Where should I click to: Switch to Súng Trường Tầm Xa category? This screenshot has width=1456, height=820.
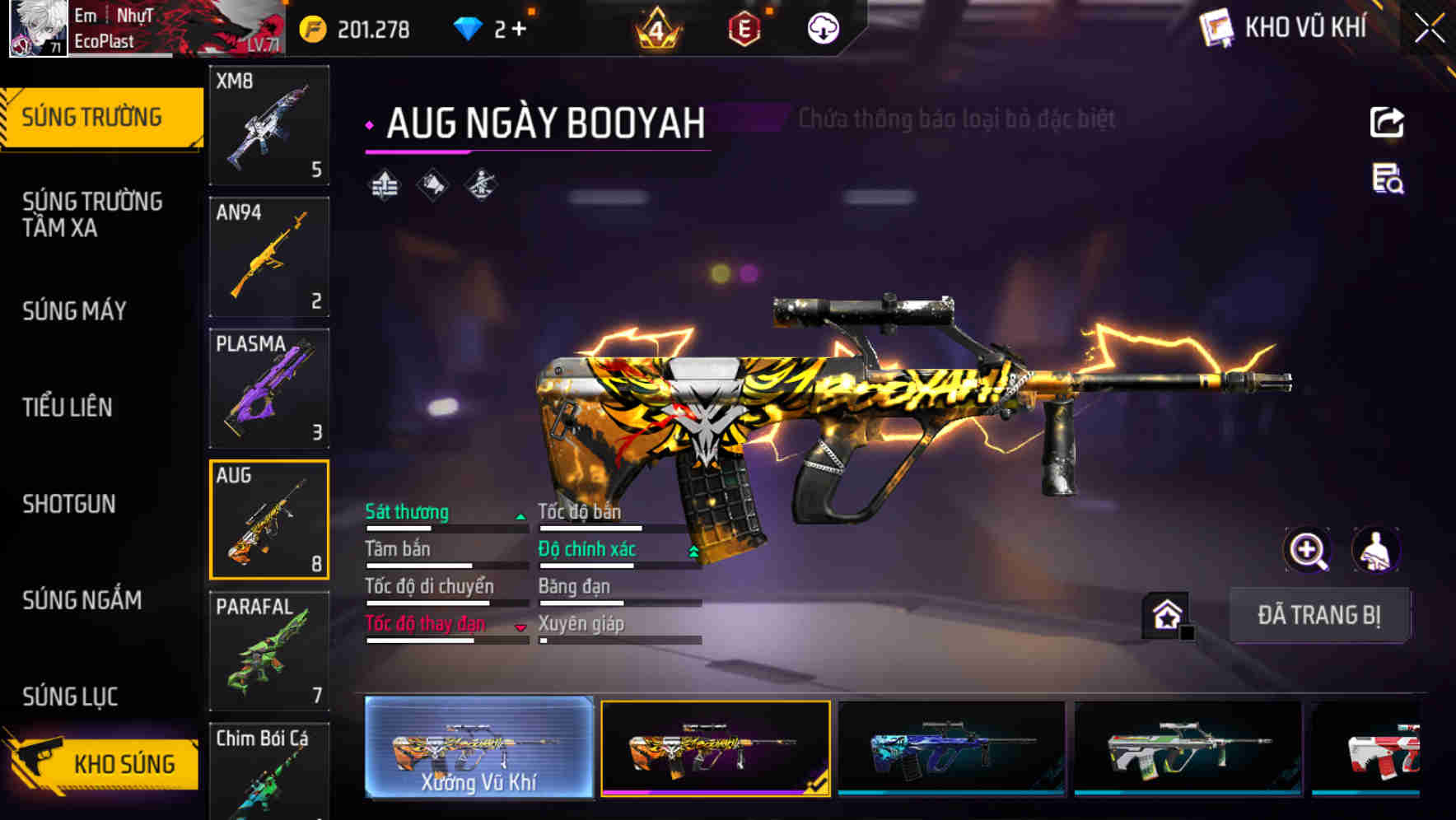point(92,214)
